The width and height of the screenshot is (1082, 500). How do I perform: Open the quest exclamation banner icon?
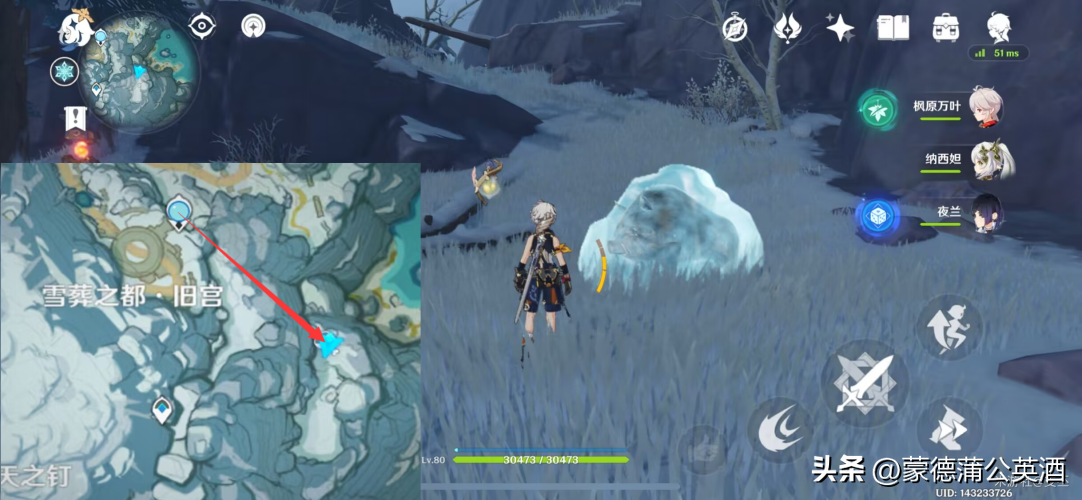75,118
